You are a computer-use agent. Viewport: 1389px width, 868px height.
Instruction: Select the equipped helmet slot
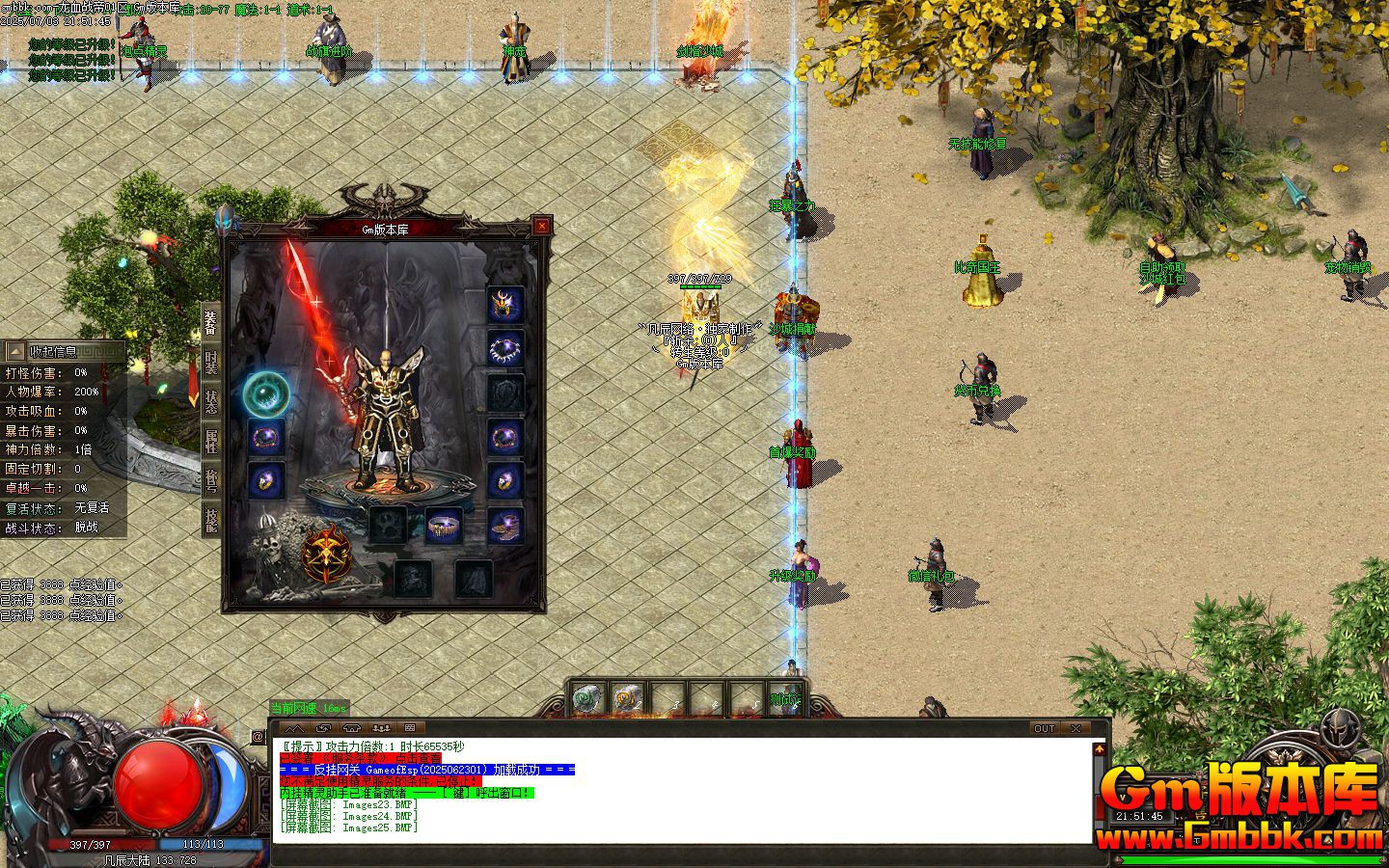pos(505,304)
